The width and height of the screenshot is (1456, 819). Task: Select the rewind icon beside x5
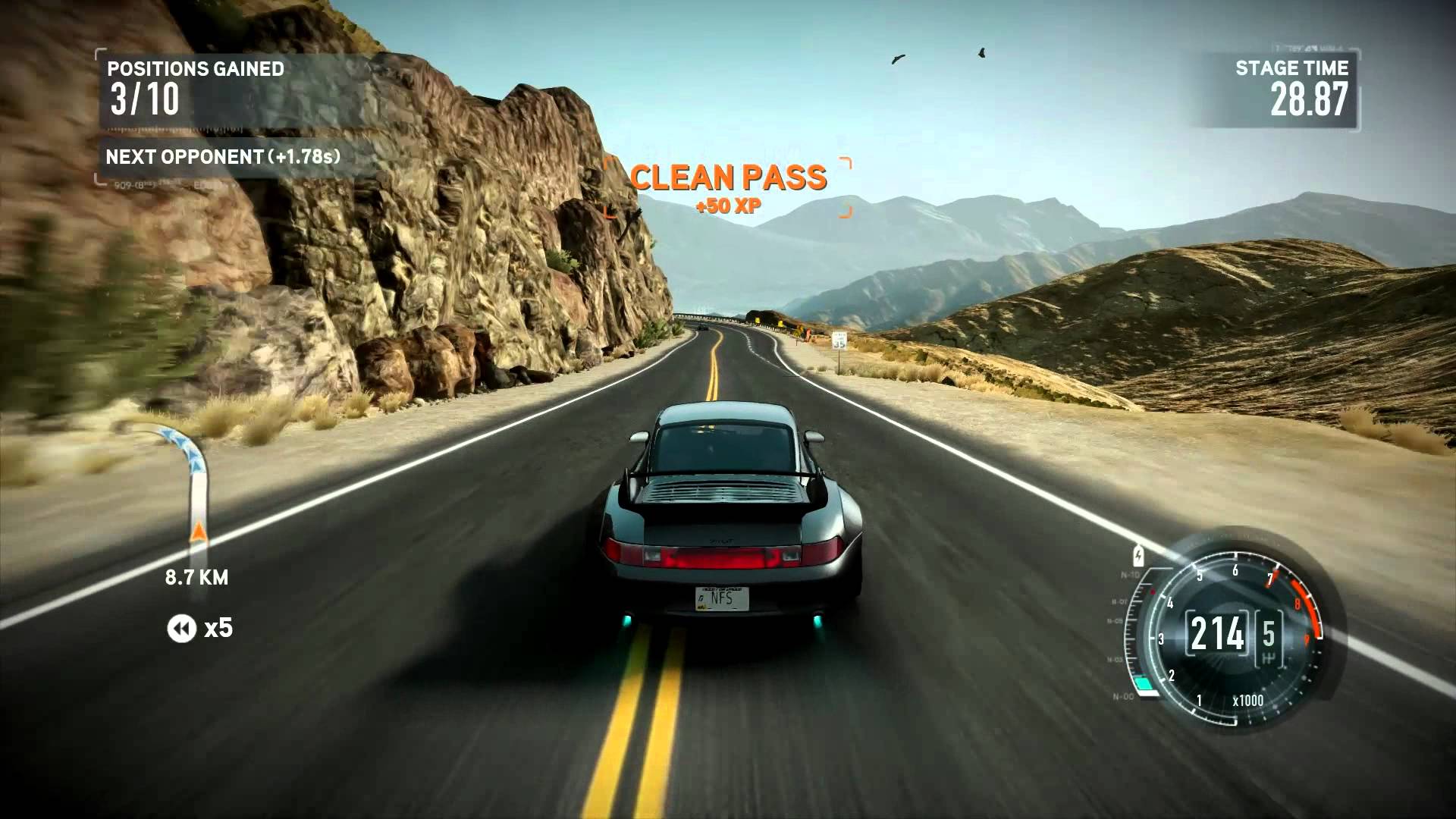click(181, 629)
